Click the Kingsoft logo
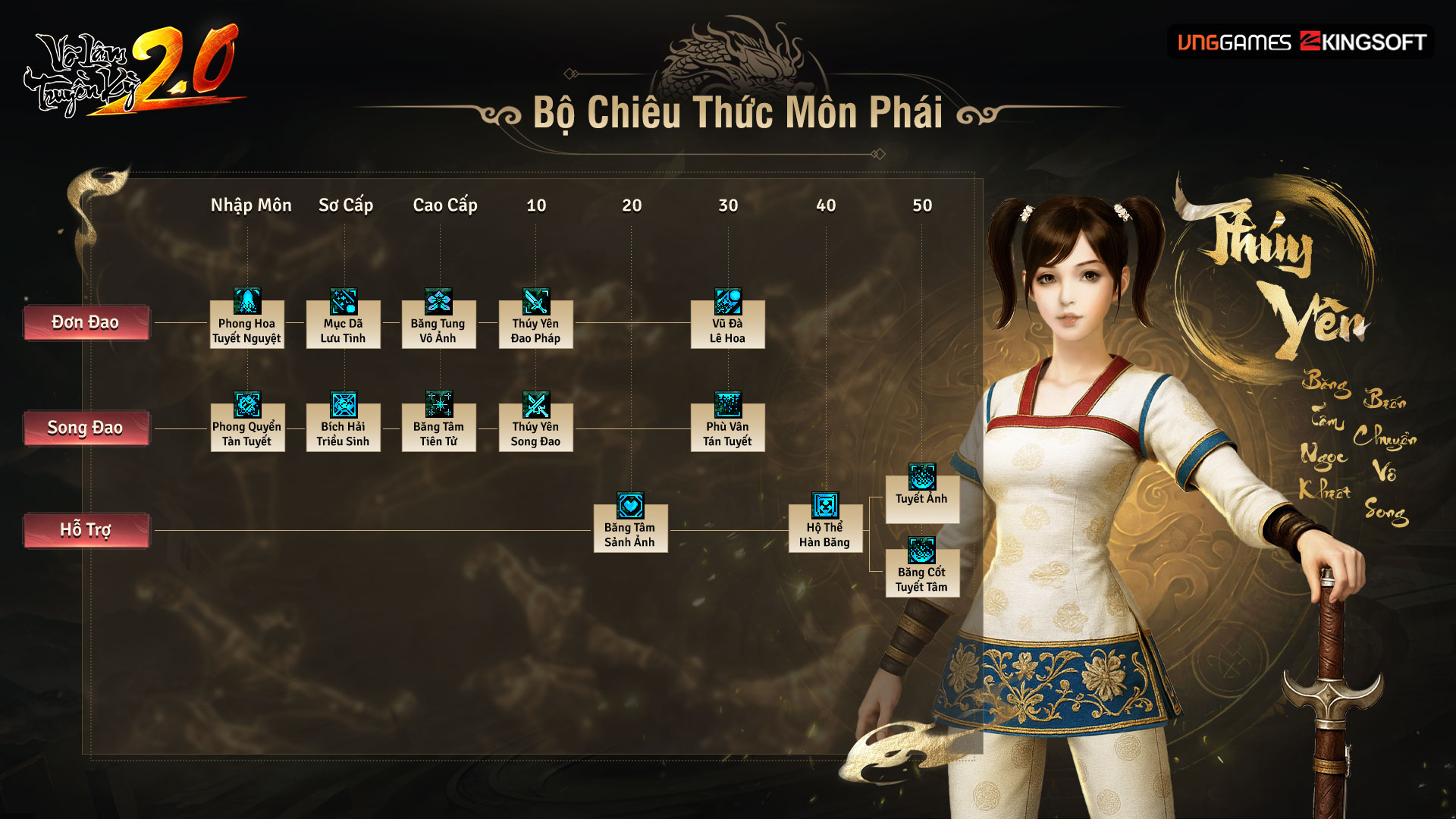The height and width of the screenshot is (819, 1456). coord(1363,42)
